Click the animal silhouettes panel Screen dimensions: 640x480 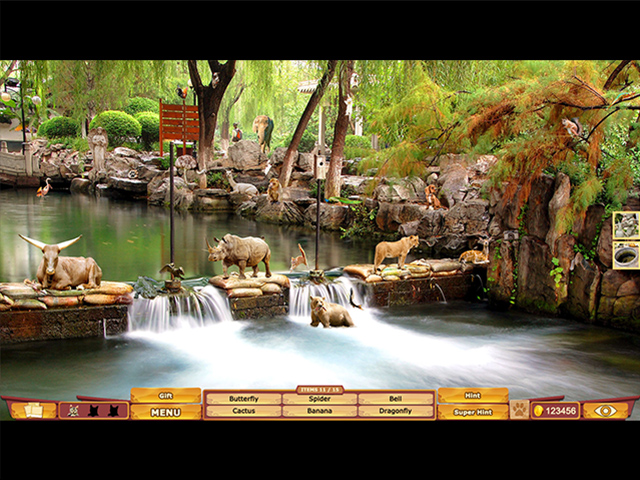pyautogui.click(x=93, y=410)
